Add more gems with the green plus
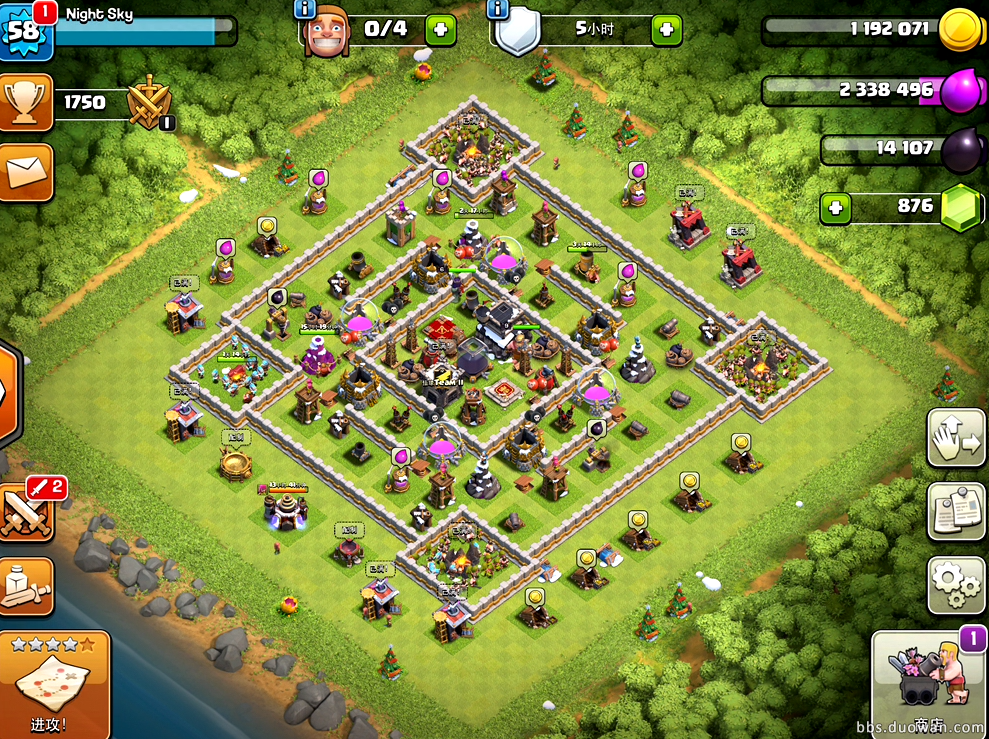Viewport: 989px width, 739px height. coord(836,209)
